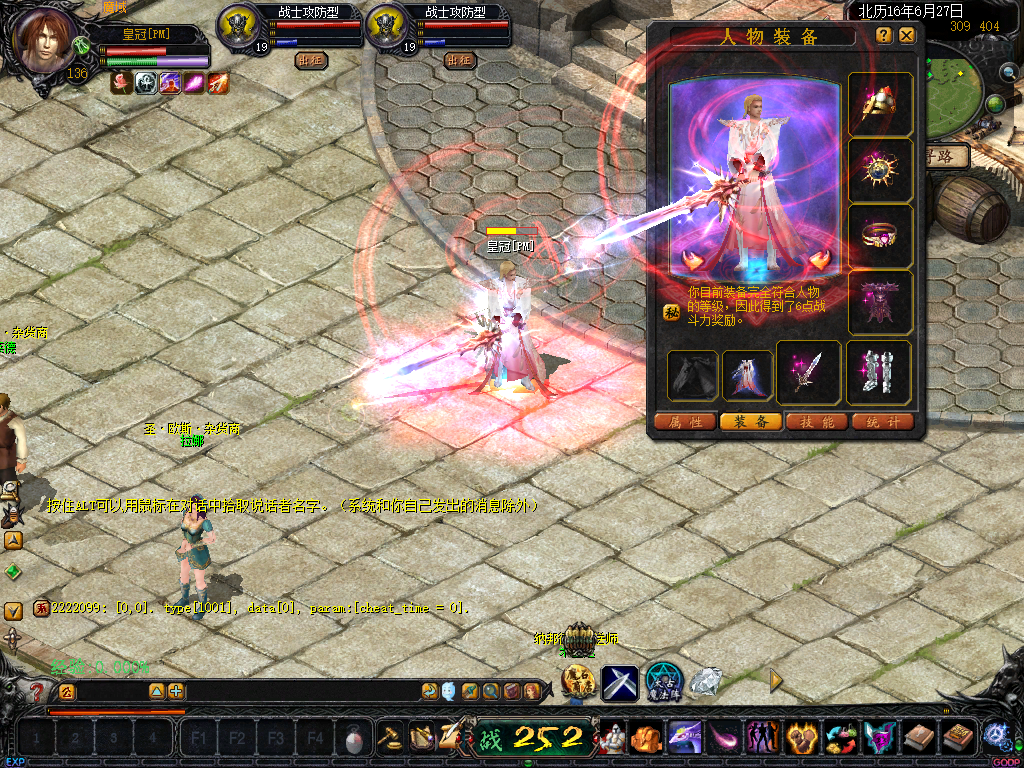Switch to the 属性 attributes tab
1024x768 pixels.
click(x=685, y=422)
